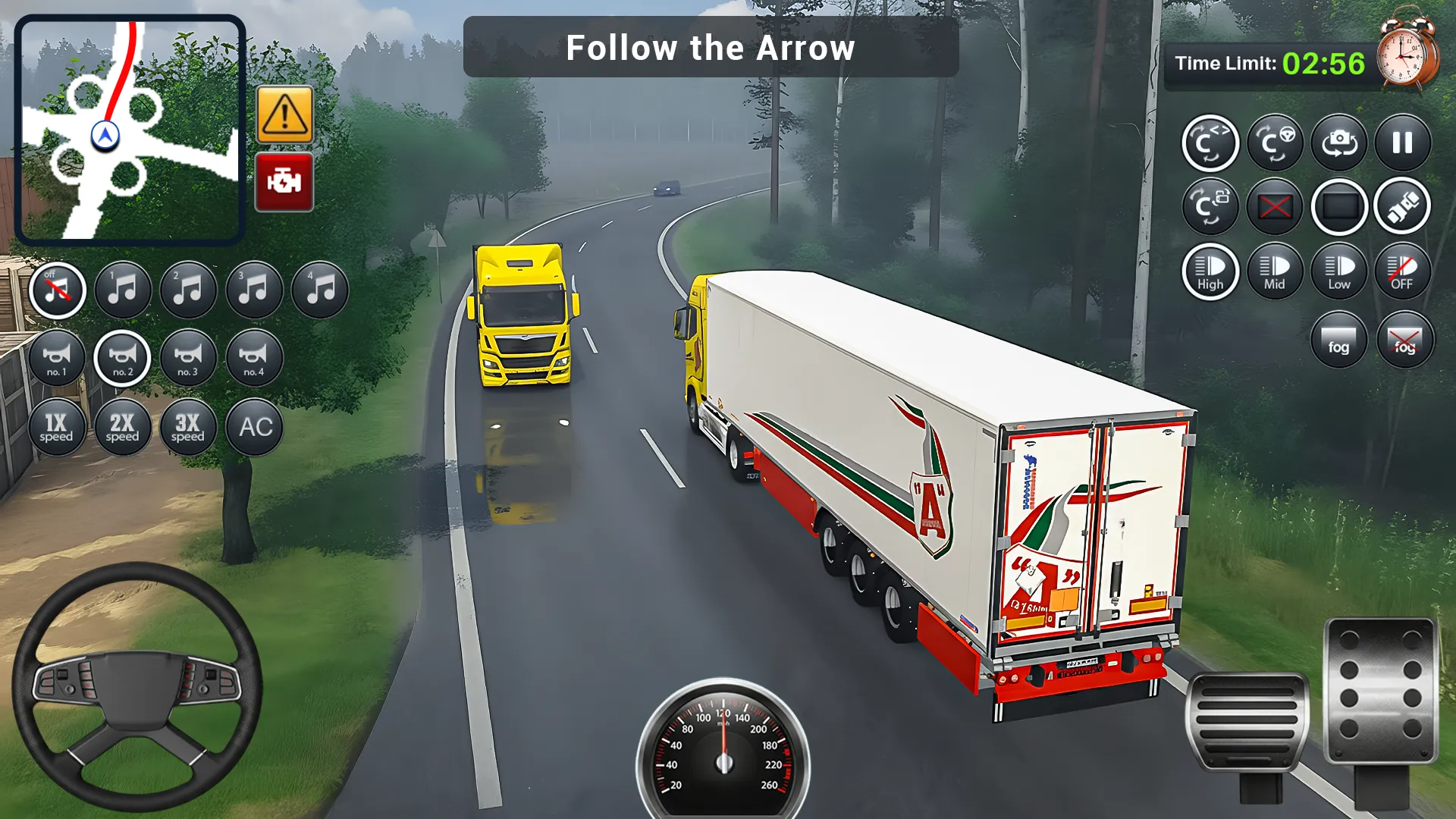This screenshot has height=819, width=1456.
Task: Tap the red engine start button
Action: click(x=284, y=182)
